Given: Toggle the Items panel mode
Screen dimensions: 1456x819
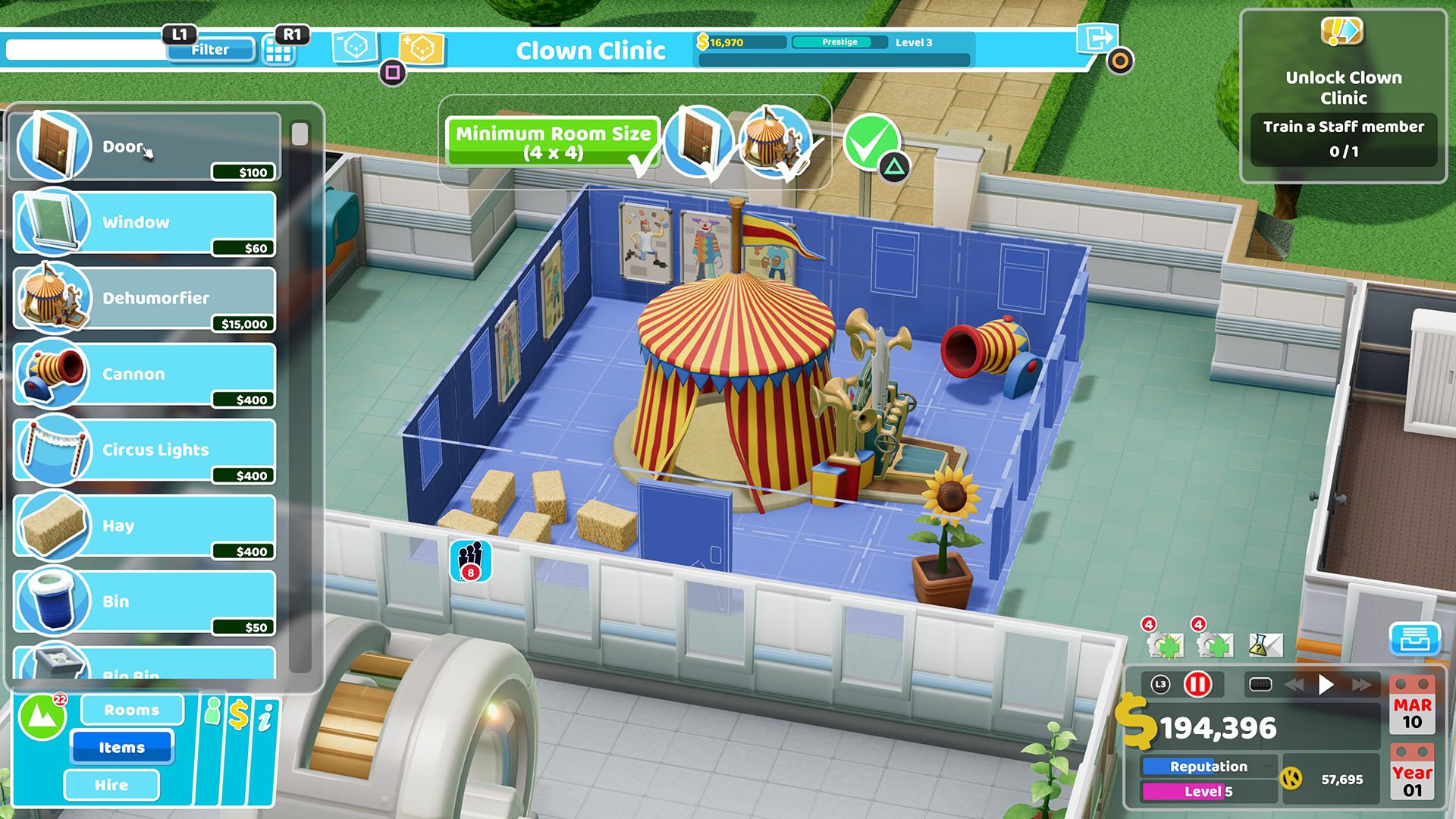Looking at the screenshot, I should (121, 747).
